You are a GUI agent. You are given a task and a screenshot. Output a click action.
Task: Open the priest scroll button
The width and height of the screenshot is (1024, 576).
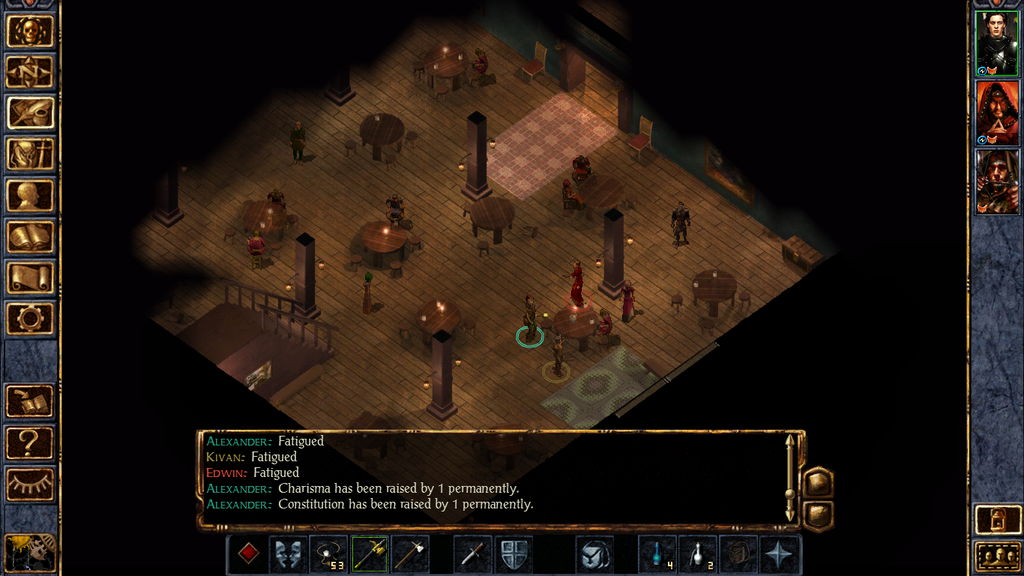(30, 278)
